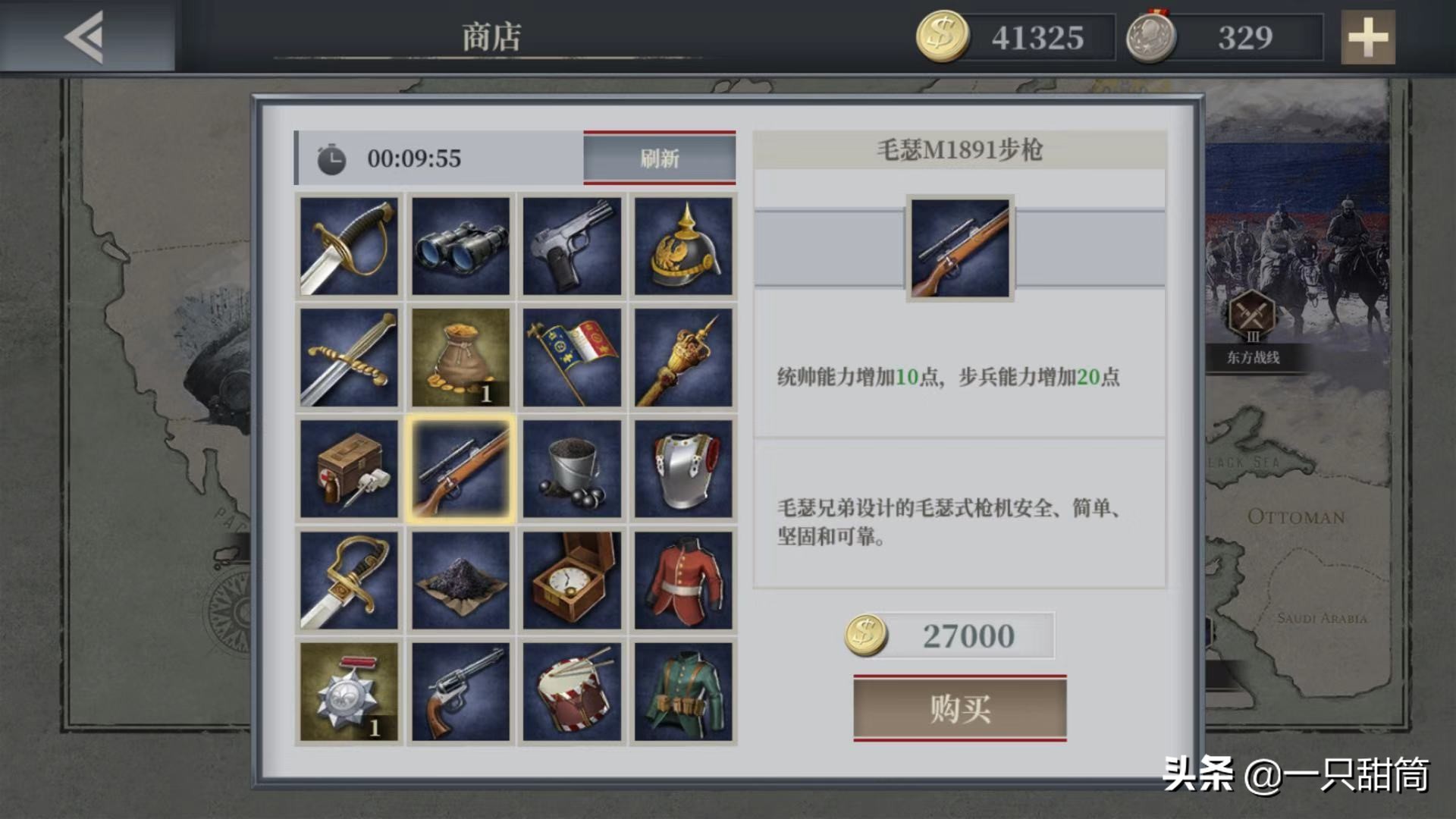1456x819 pixels.
Task: Select the revolver item in the bottom row
Action: pos(461,690)
